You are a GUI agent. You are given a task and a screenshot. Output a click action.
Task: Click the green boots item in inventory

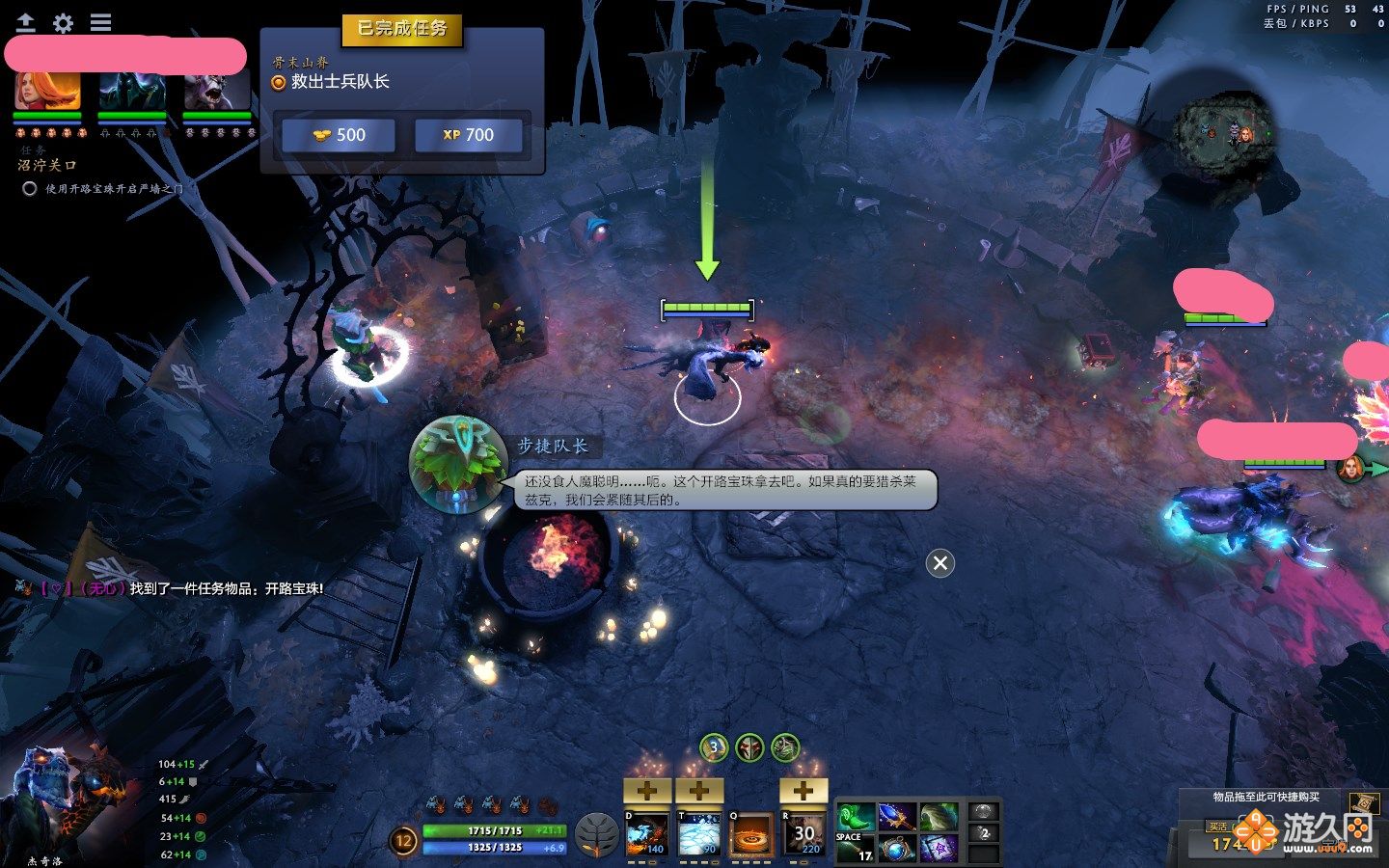click(x=855, y=816)
